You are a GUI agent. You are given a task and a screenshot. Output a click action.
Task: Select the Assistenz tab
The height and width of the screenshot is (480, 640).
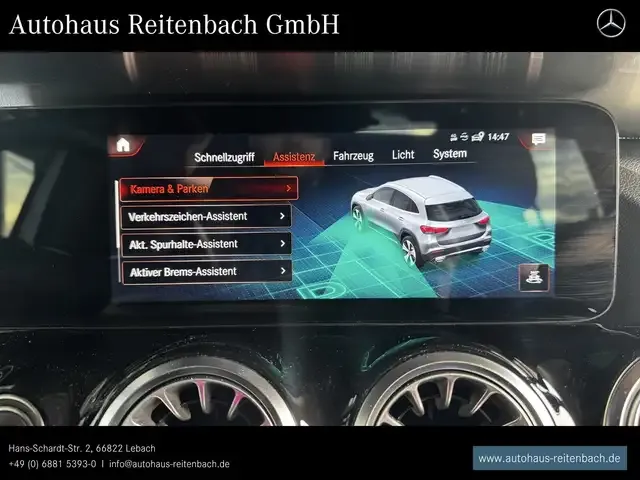coord(294,156)
